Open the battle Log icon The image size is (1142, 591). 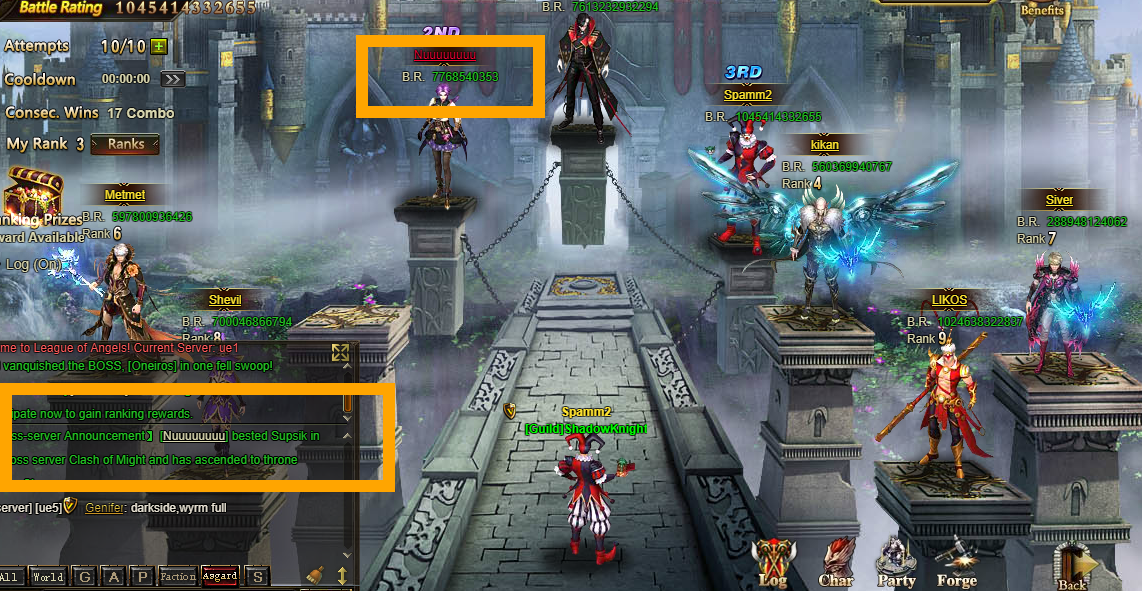(x=772, y=561)
